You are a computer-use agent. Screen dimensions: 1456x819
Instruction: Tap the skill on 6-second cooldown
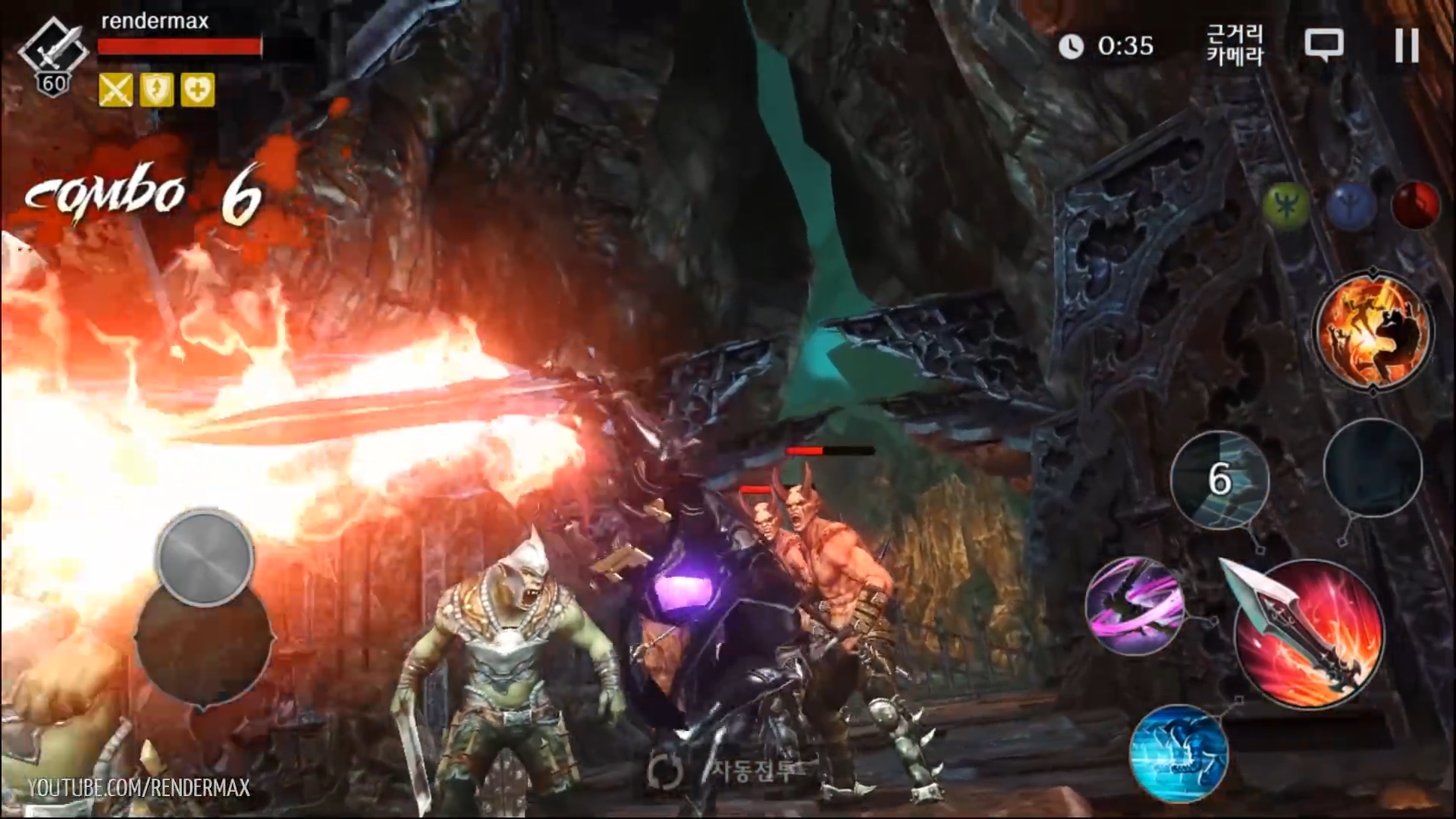click(x=1219, y=479)
